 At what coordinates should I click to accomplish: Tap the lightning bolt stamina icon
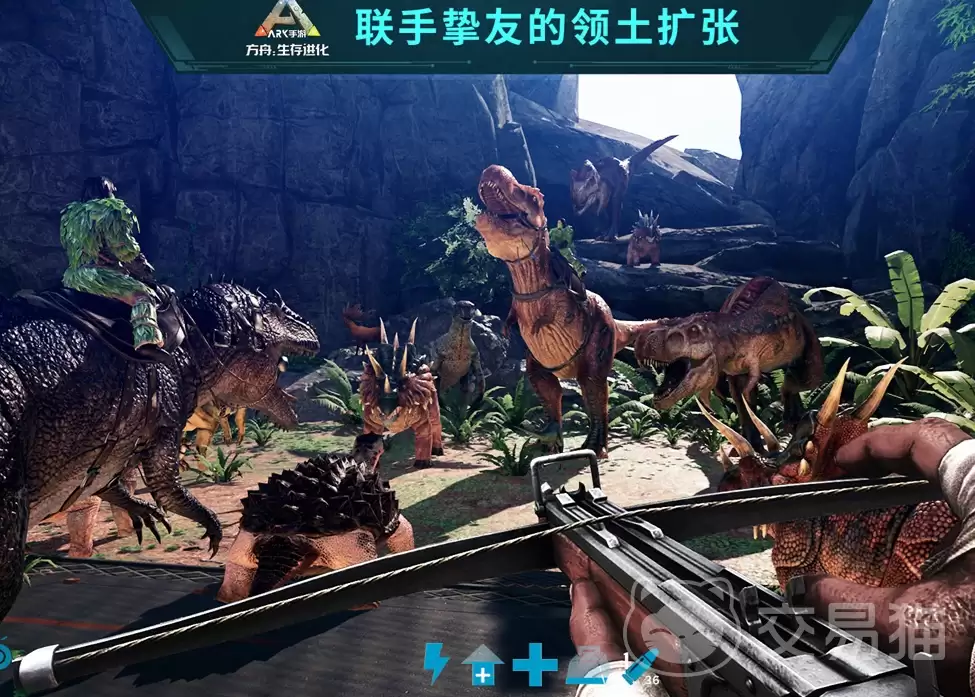(x=437, y=664)
